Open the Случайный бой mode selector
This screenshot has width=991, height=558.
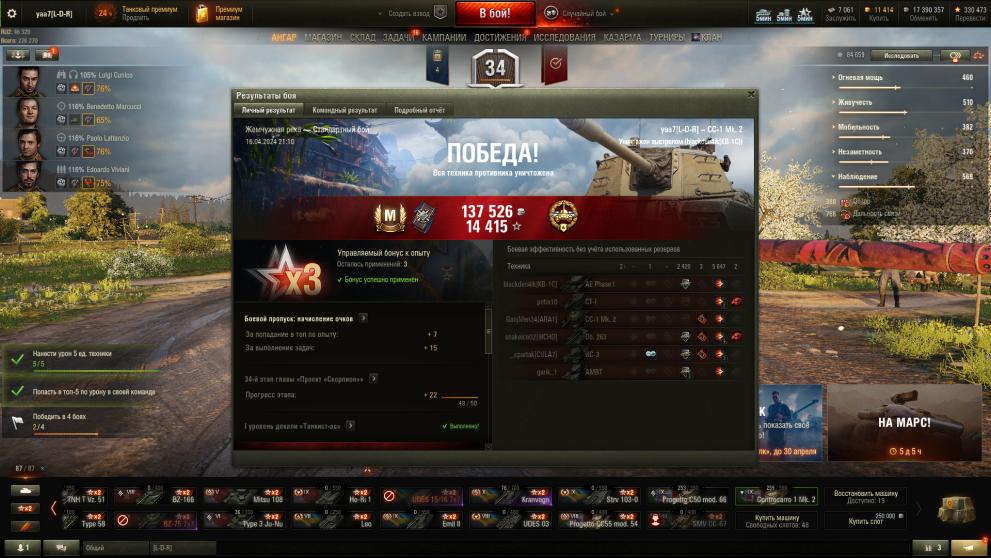(x=582, y=14)
